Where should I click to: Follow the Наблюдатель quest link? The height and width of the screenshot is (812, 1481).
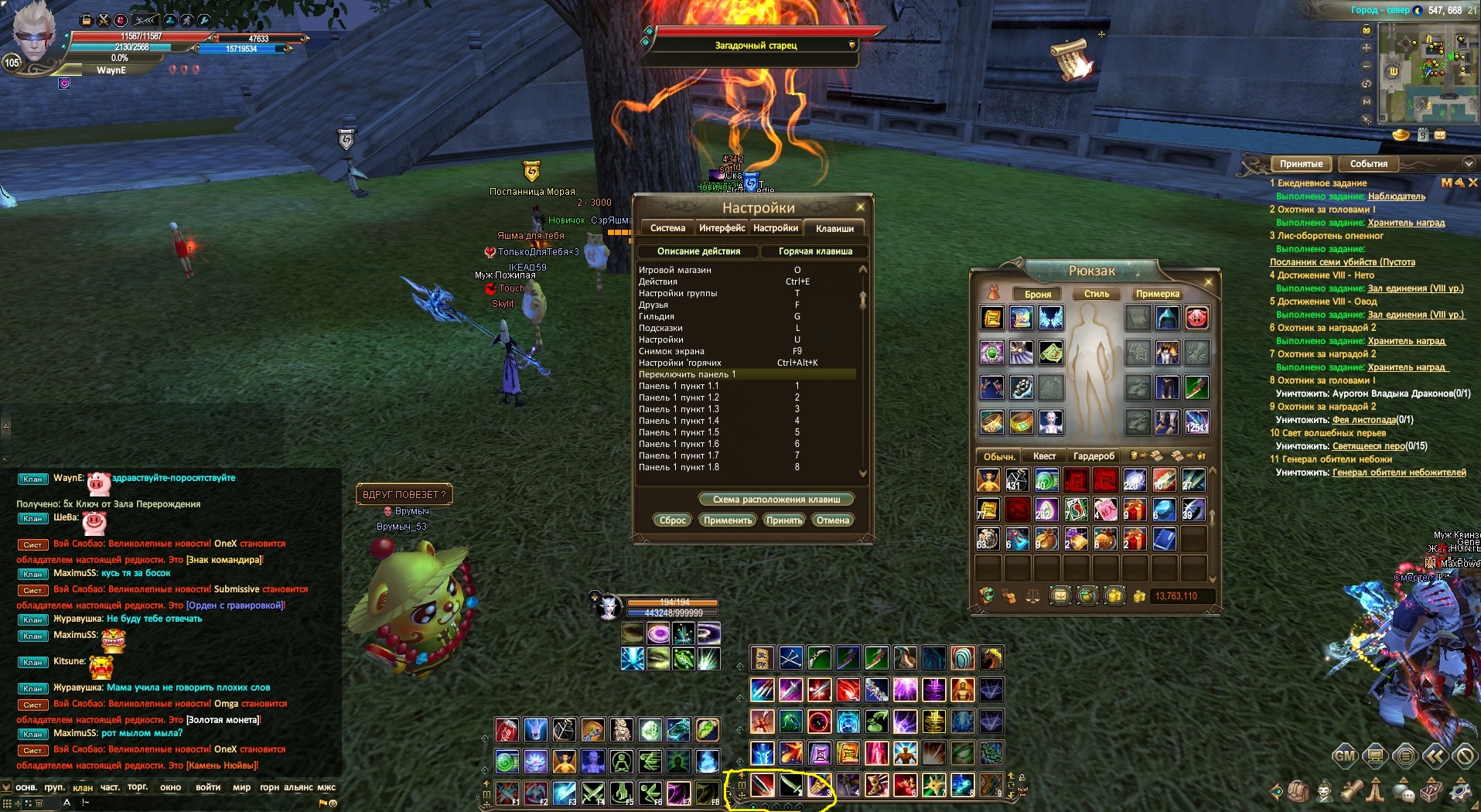(x=1396, y=196)
